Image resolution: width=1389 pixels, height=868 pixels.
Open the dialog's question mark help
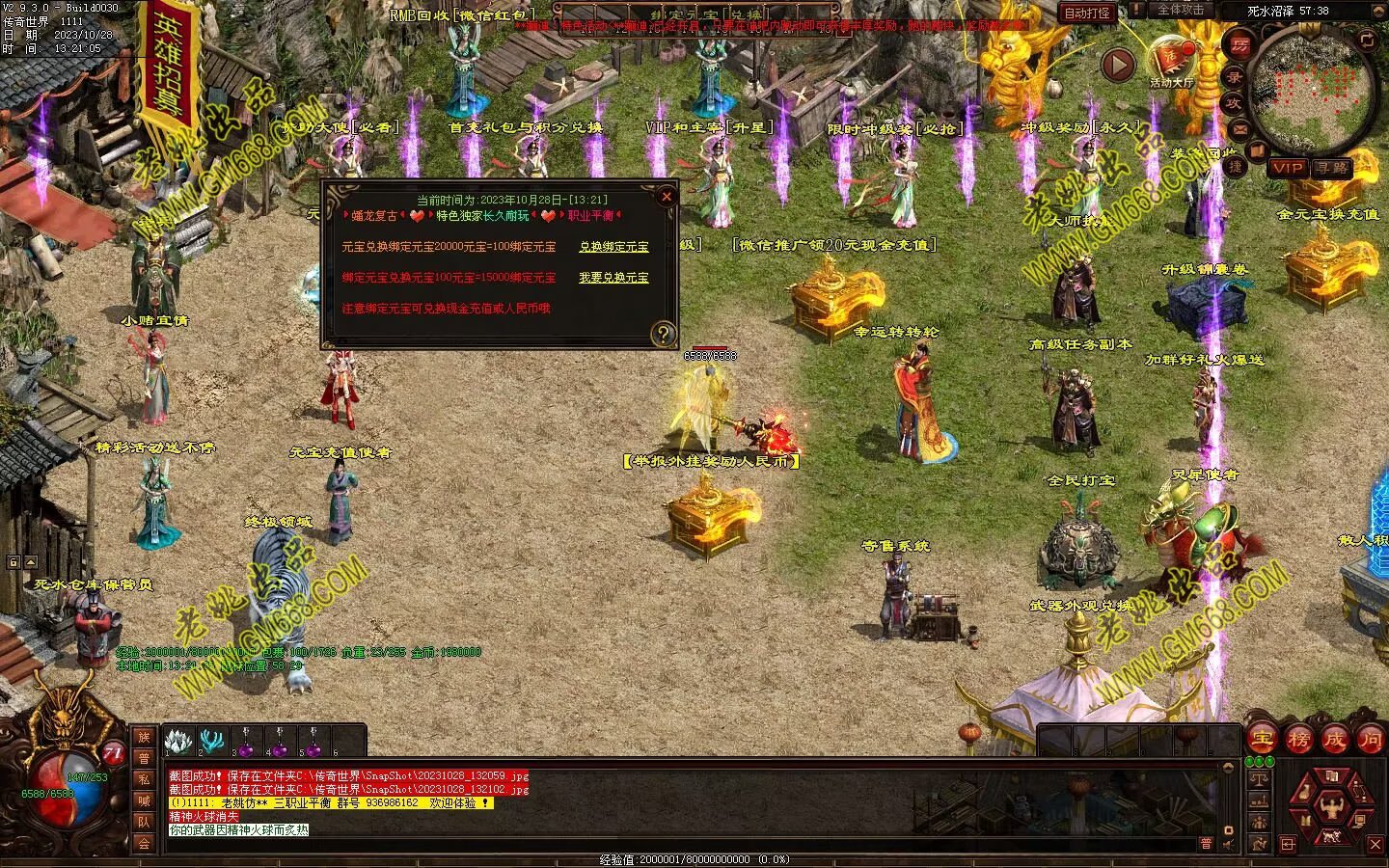664,334
